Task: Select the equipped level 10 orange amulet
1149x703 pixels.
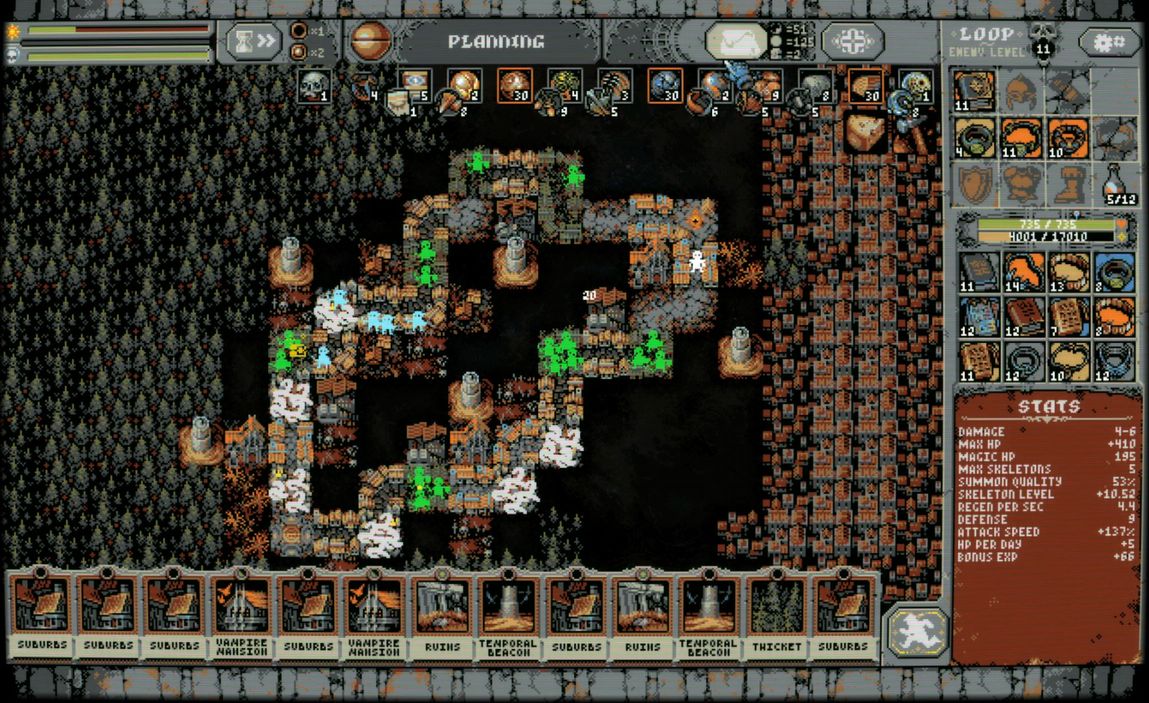Action: pyautogui.click(x=1067, y=136)
